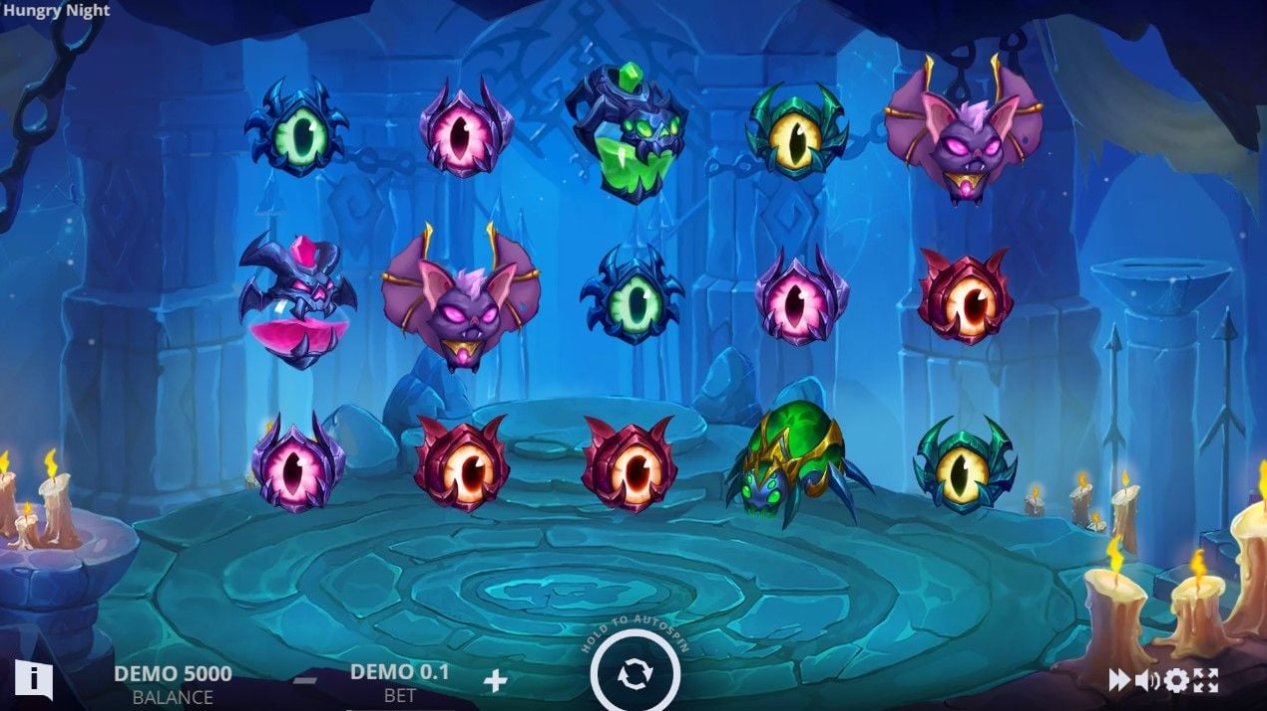Switch to fullscreen with the arrows icon

point(1206,681)
